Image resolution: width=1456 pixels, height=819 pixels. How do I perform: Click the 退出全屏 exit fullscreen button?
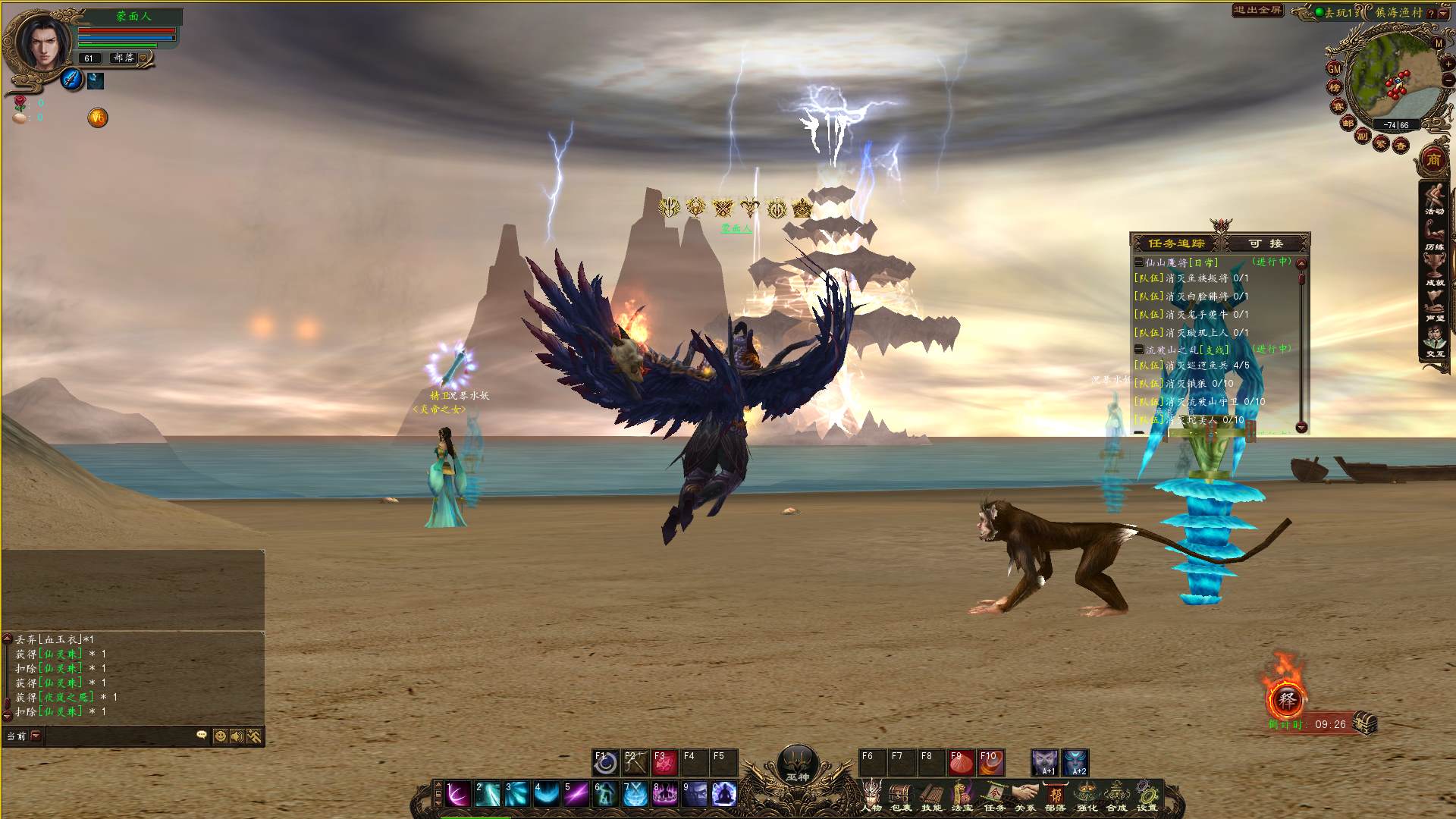(x=1257, y=11)
